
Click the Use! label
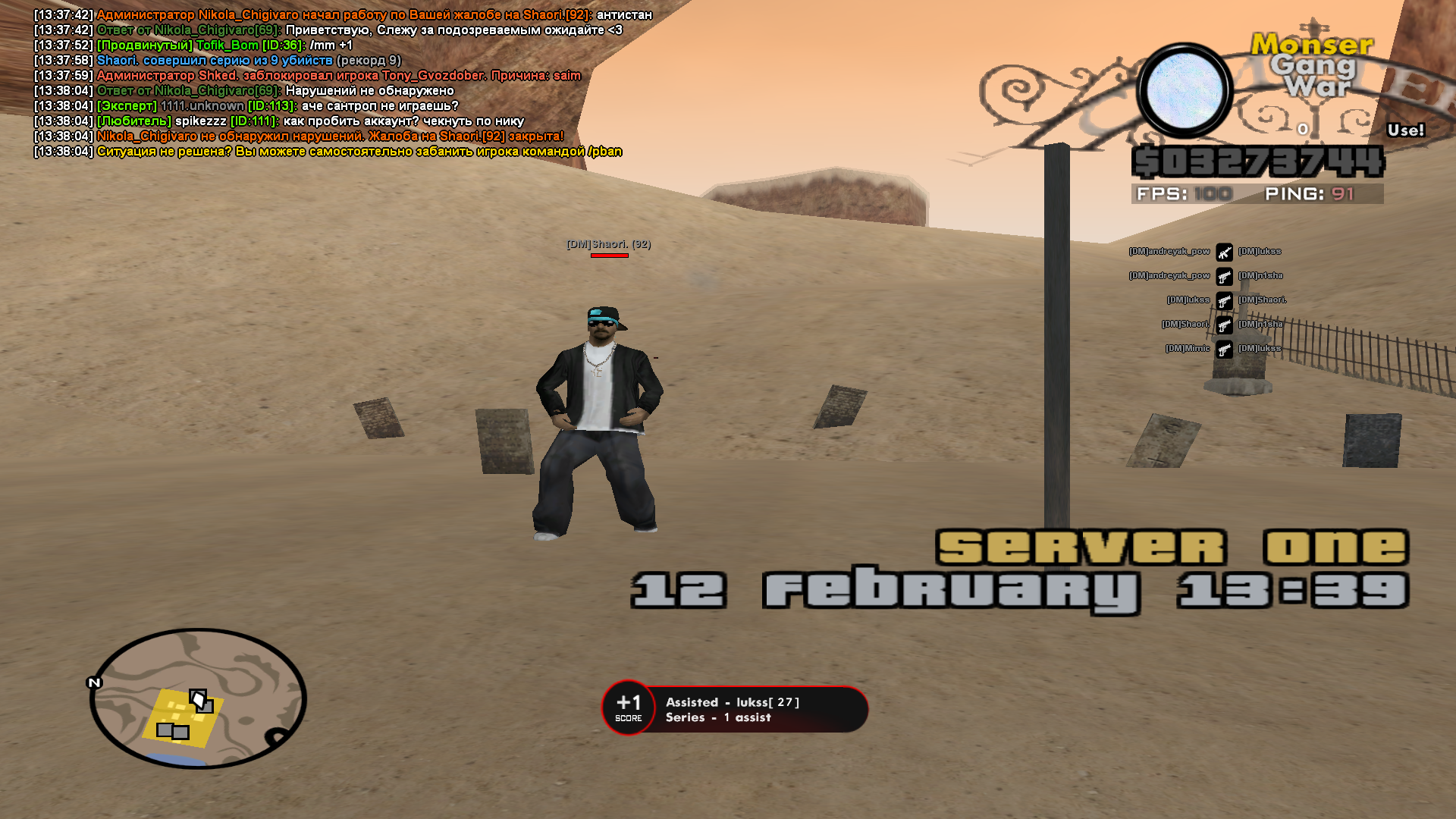(x=1405, y=130)
